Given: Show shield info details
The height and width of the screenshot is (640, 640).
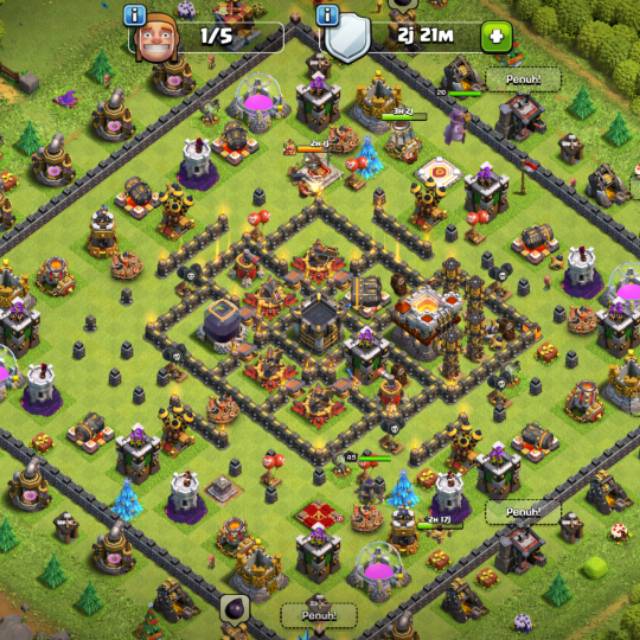Looking at the screenshot, I should pos(327,15).
